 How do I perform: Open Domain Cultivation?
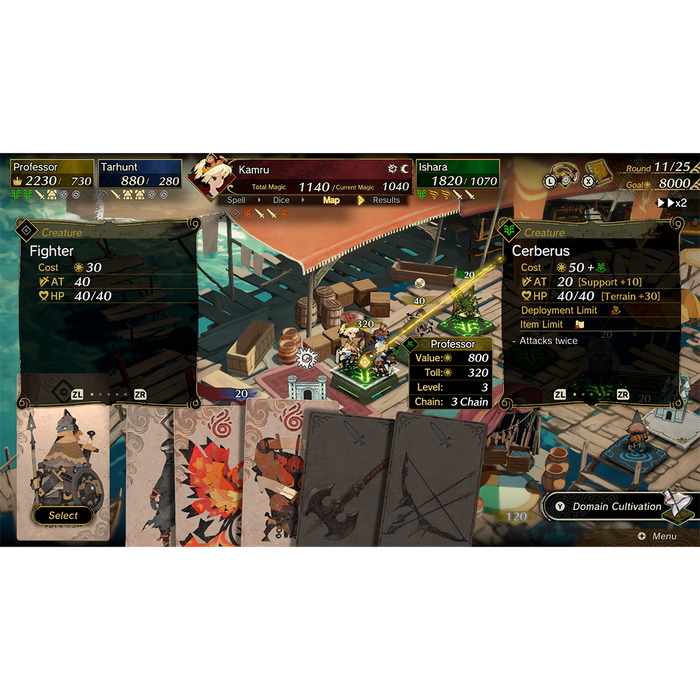pyautogui.click(x=615, y=506)
